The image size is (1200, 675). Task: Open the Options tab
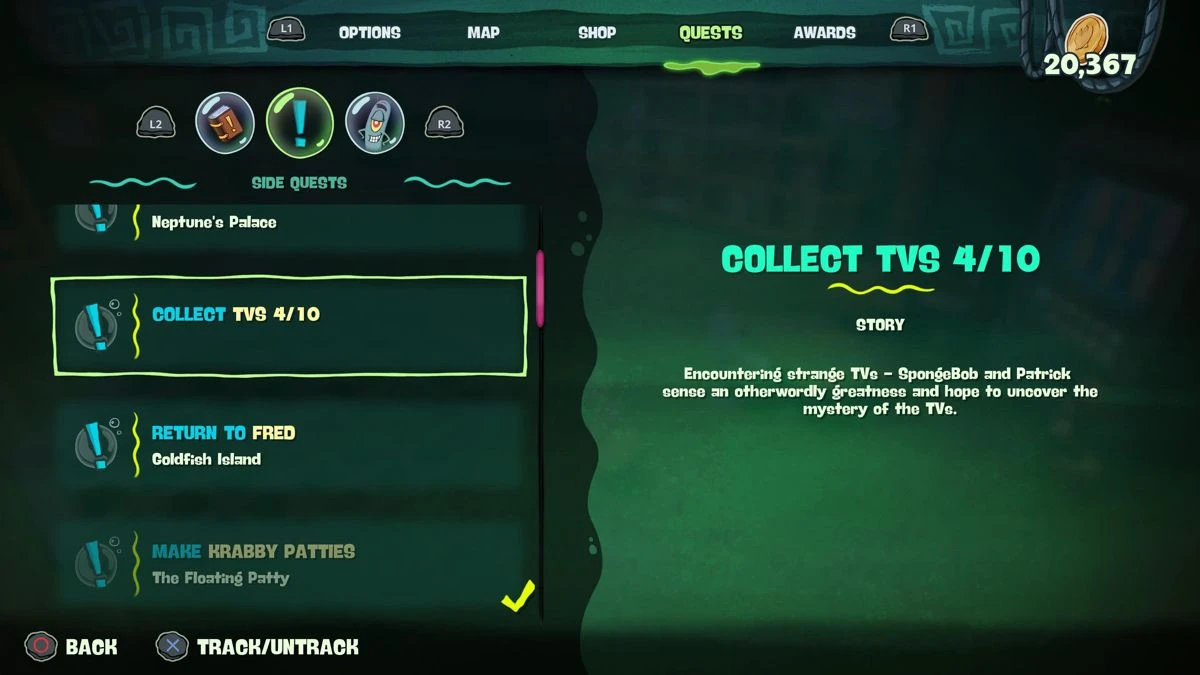coord(369,33)
